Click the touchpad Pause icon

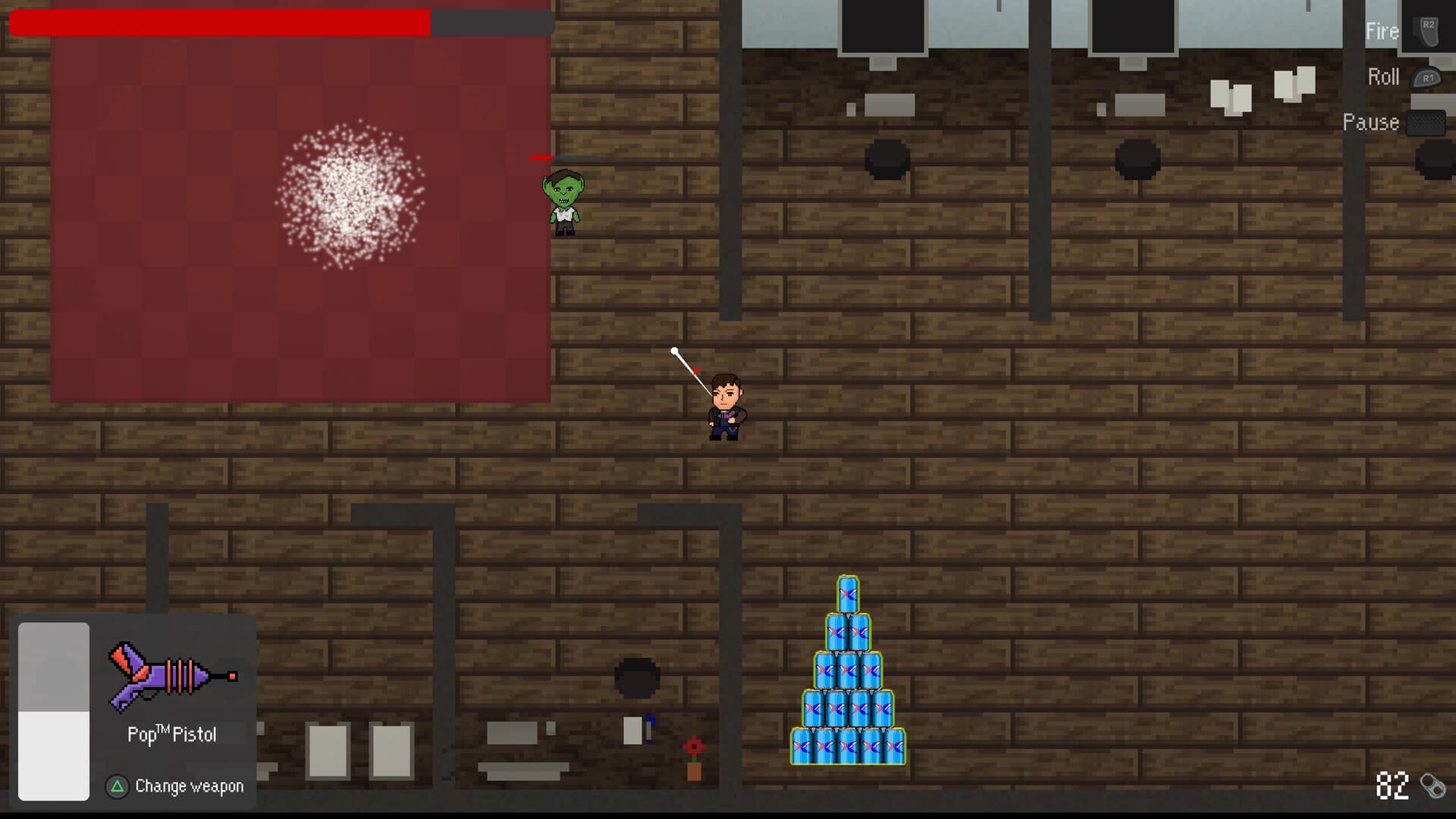(1426, 121)
